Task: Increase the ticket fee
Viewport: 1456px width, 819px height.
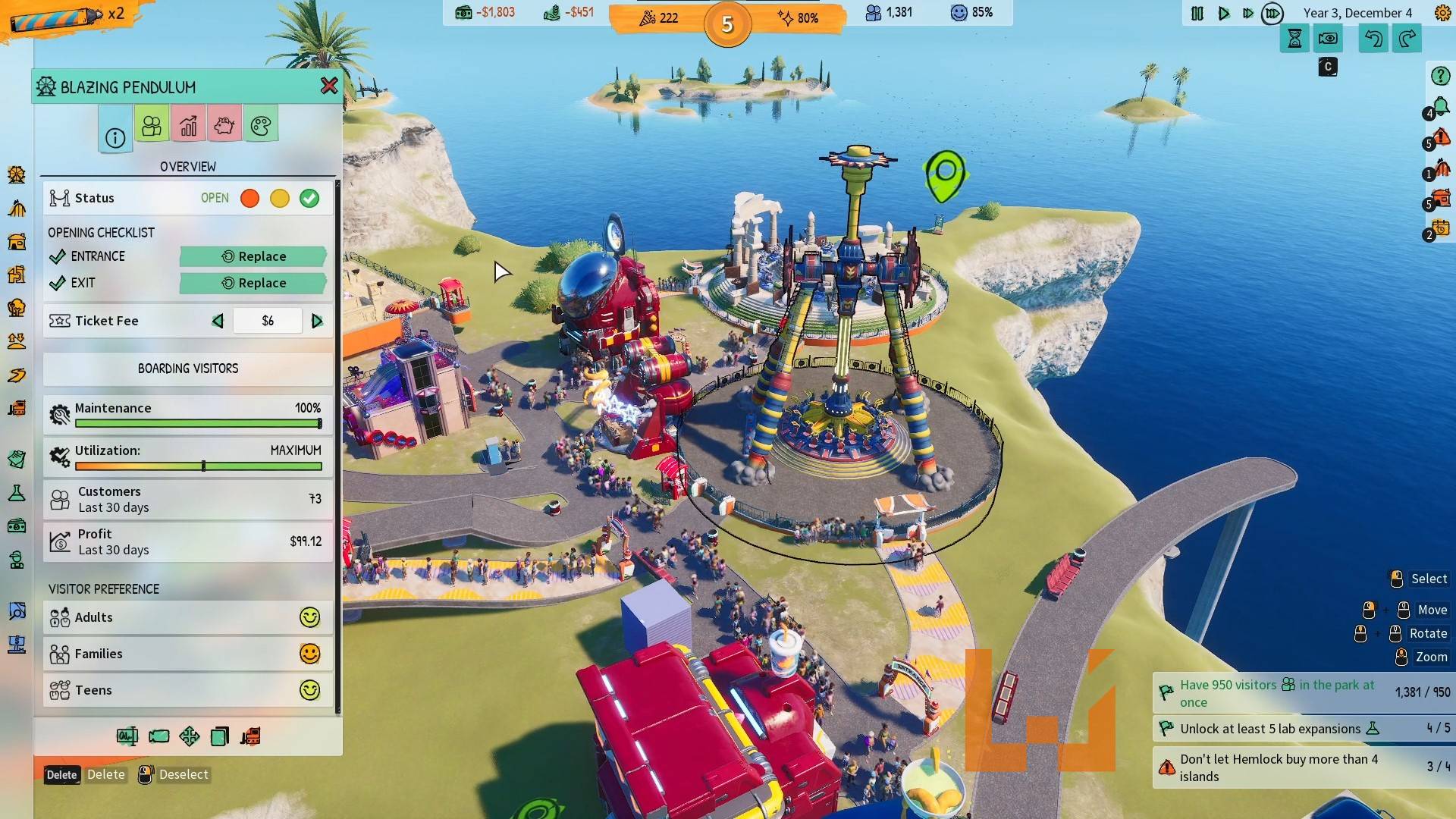Action: click(x=317, y=321)
